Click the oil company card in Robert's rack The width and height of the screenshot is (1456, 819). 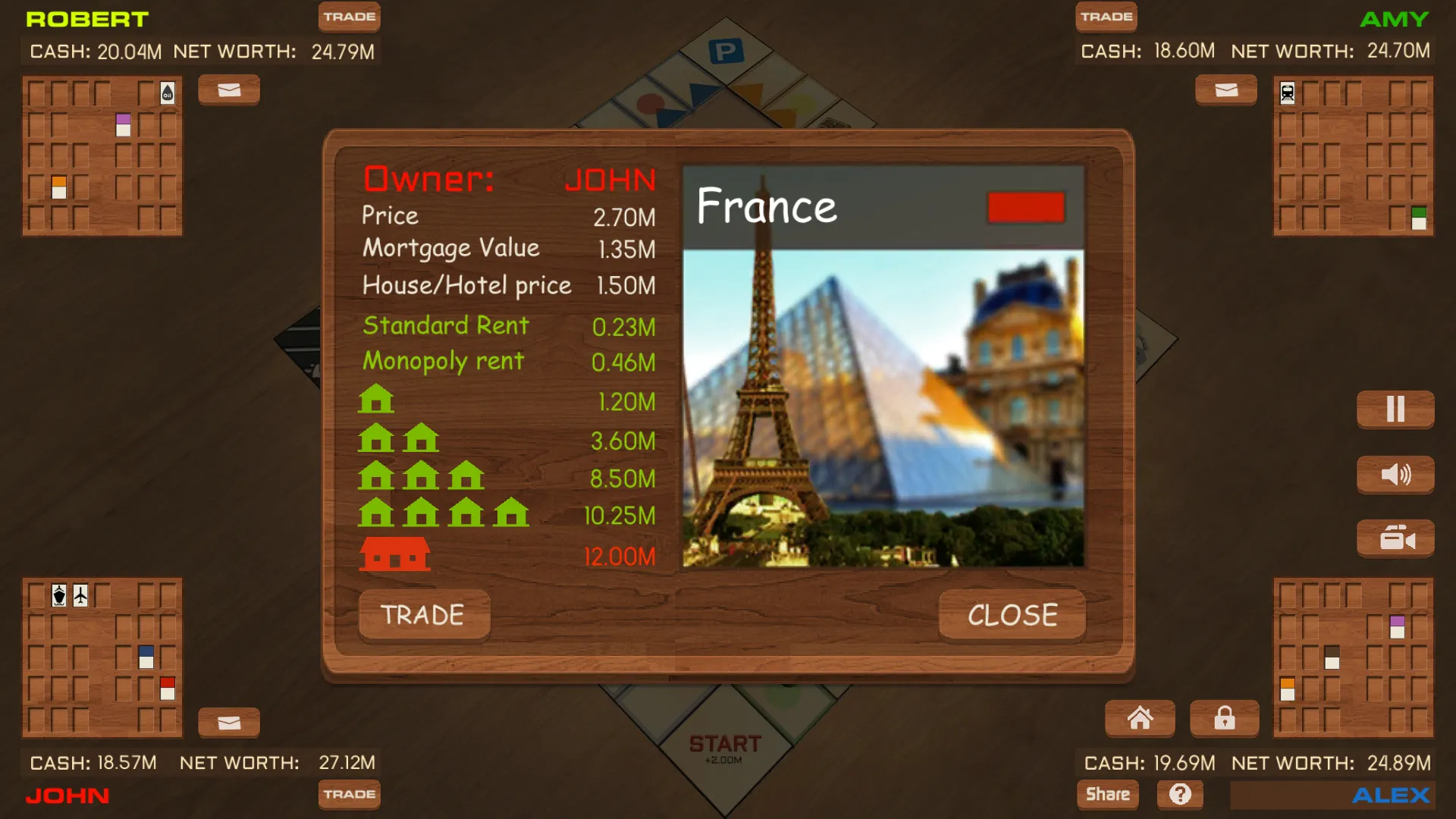[x=167, y=91]
